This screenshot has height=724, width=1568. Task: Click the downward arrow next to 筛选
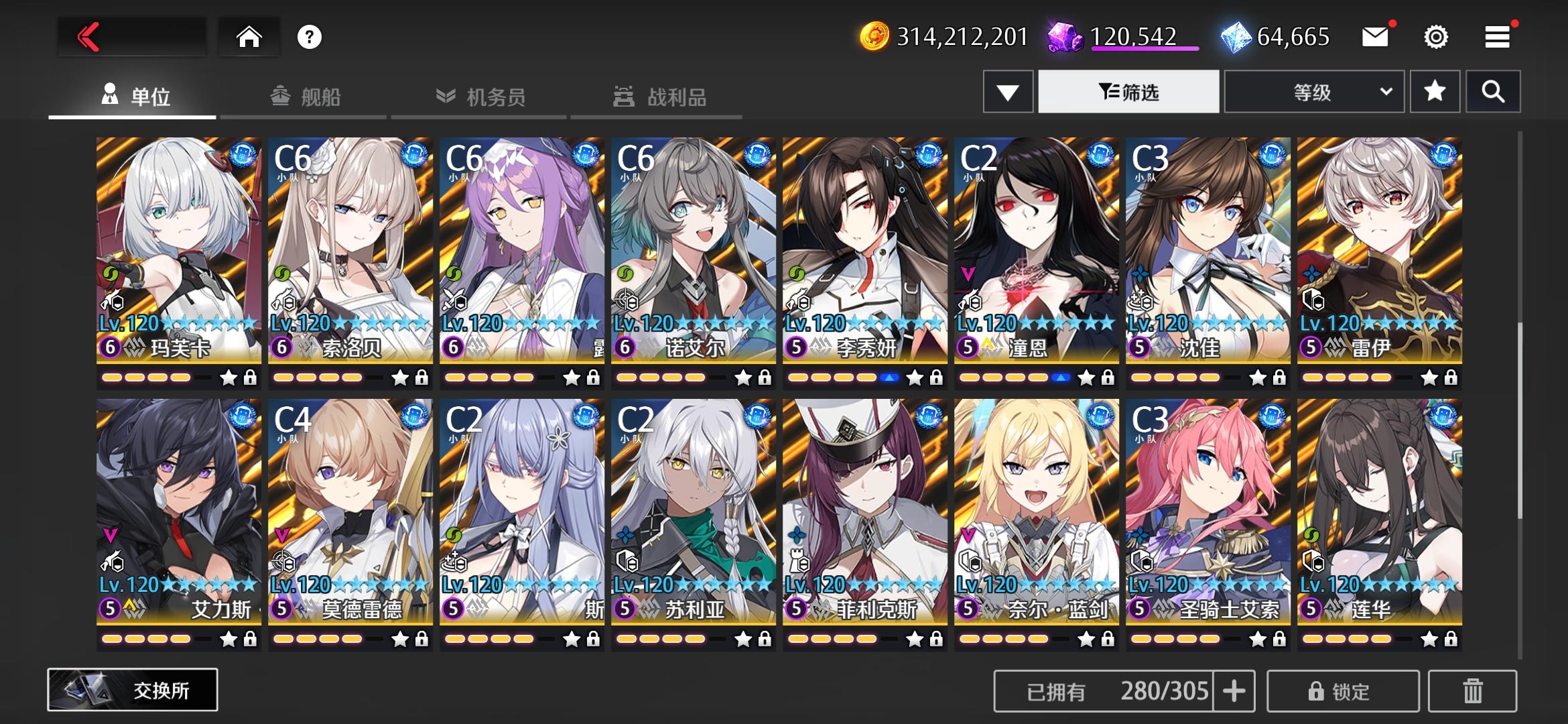point(1006,91)
